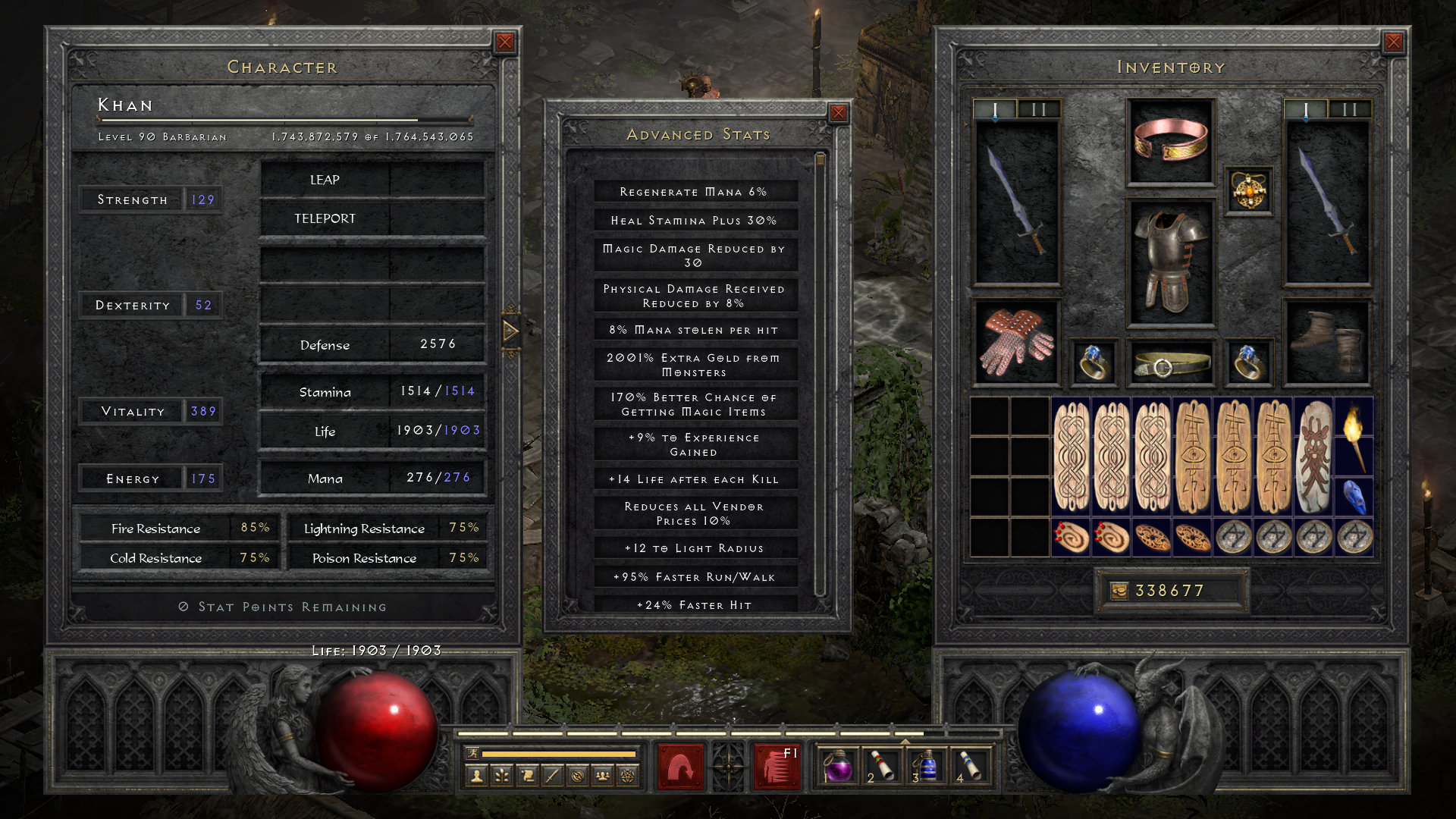Click the Advanced Stats scrollbar

[x=821, y=159]
